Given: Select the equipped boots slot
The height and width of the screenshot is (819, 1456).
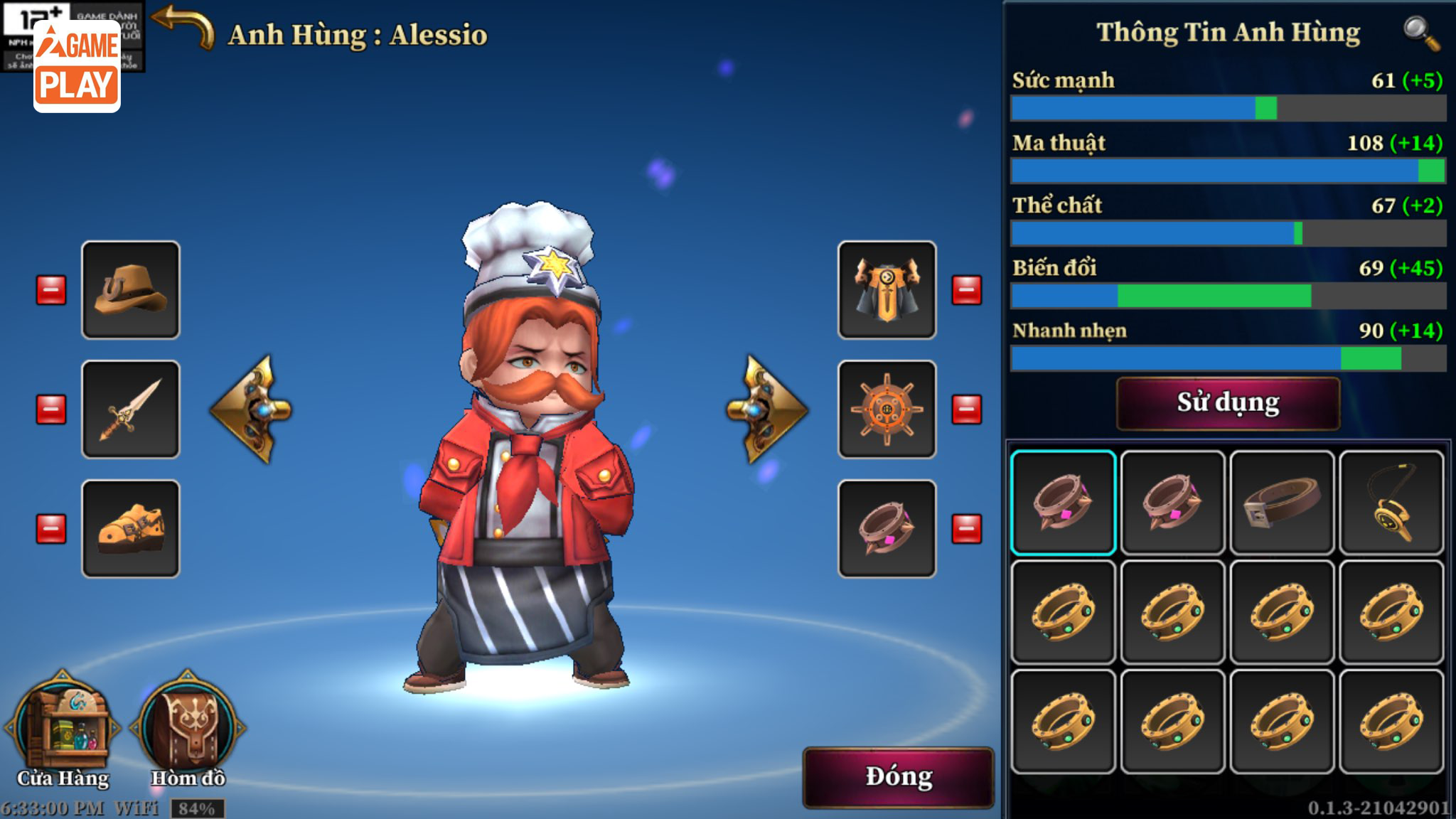Looking at the screenshot, I should click(x=131, y=528).
